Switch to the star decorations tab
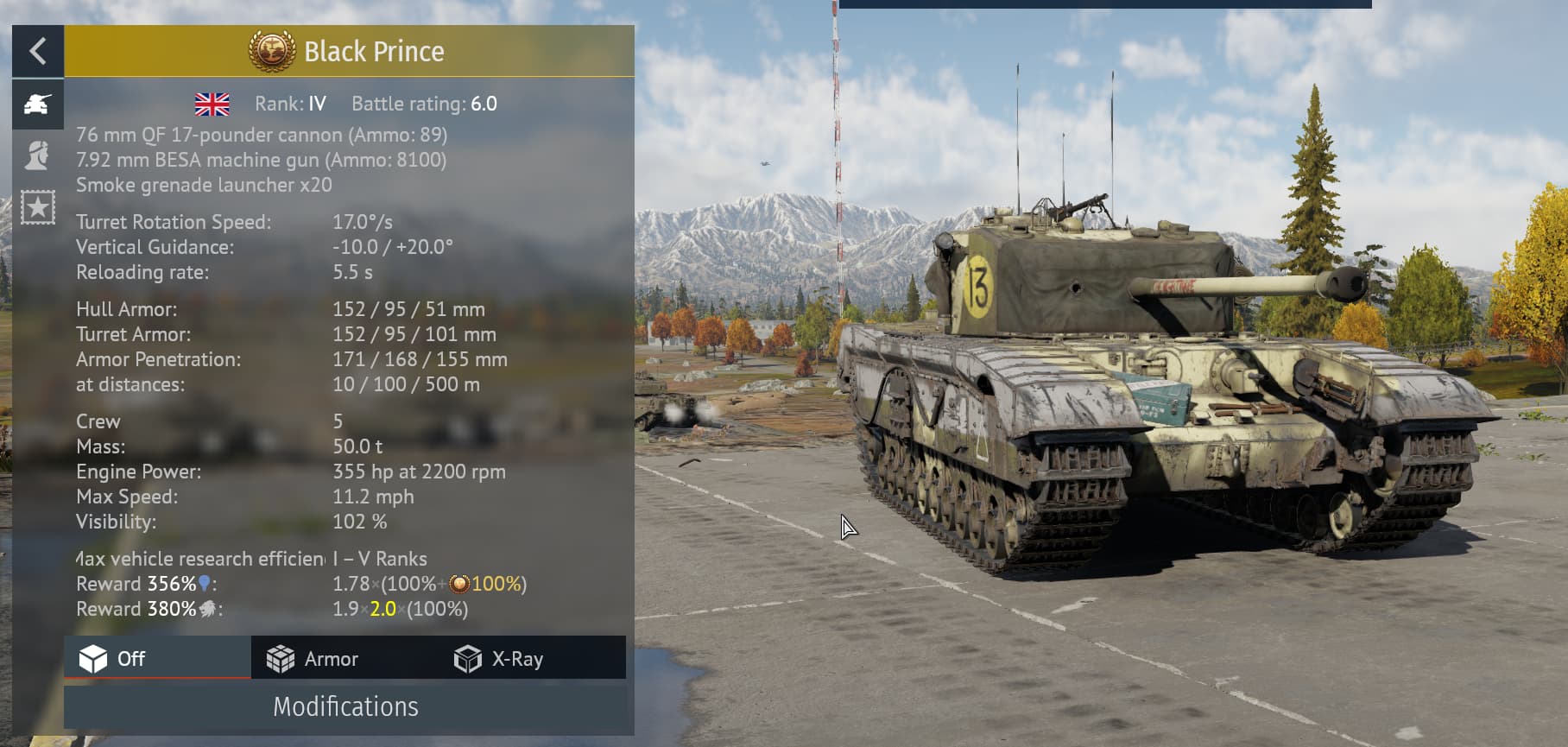 [37, 207]
